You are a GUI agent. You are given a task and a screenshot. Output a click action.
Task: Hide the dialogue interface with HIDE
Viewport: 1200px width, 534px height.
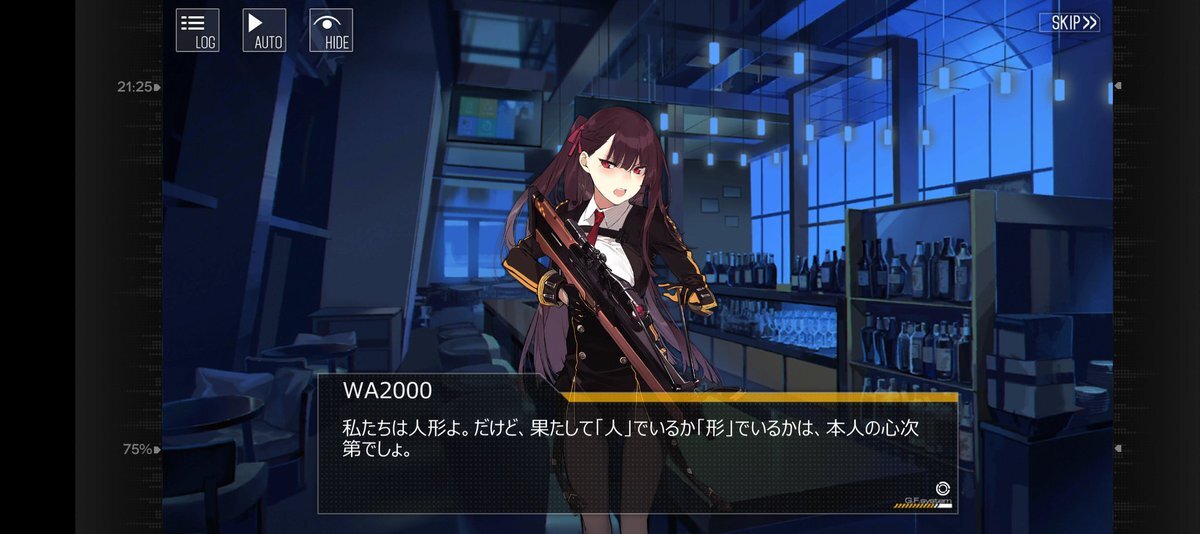331,30
